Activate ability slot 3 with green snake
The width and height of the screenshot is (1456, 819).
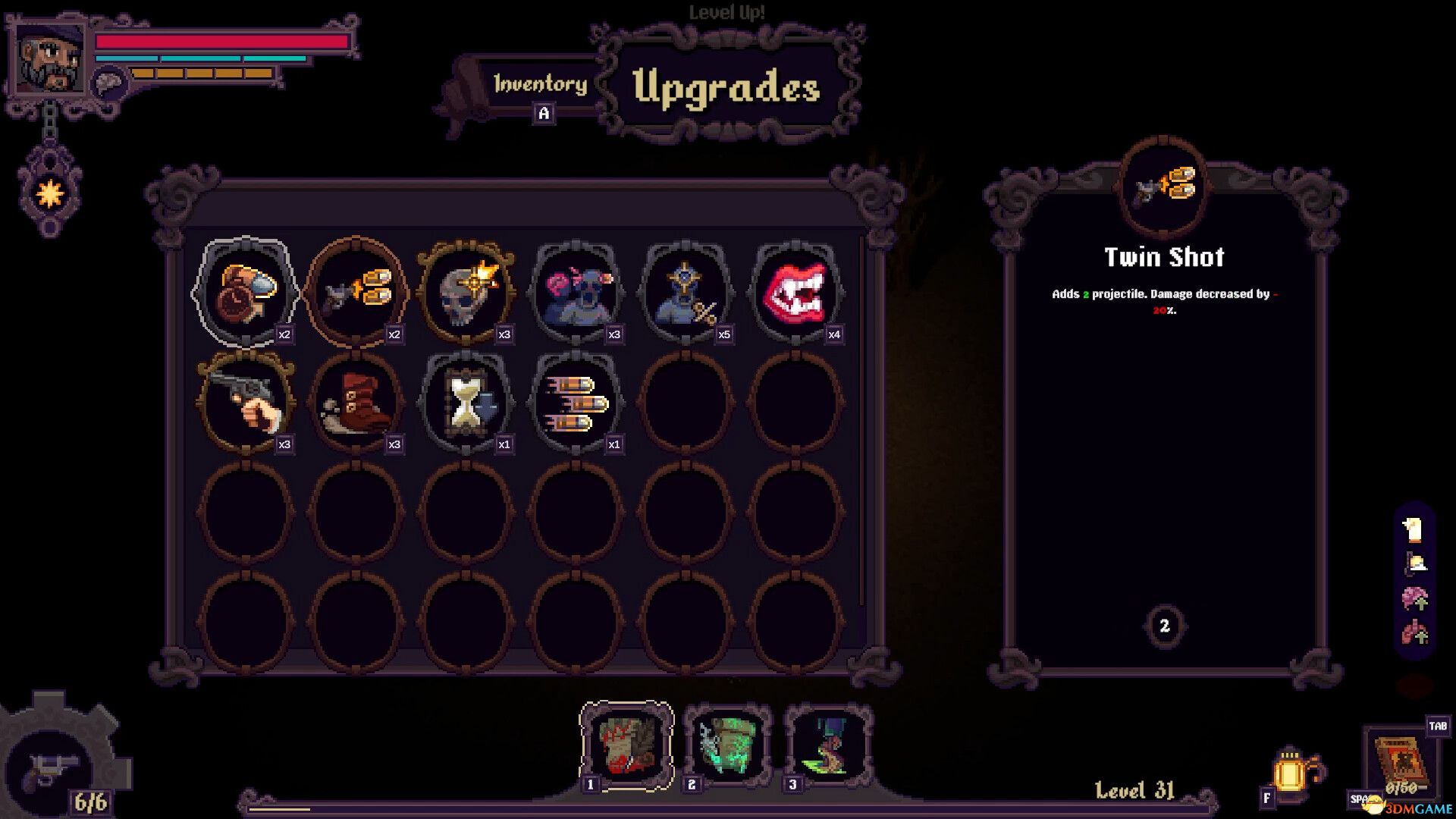tap(828, 744)
